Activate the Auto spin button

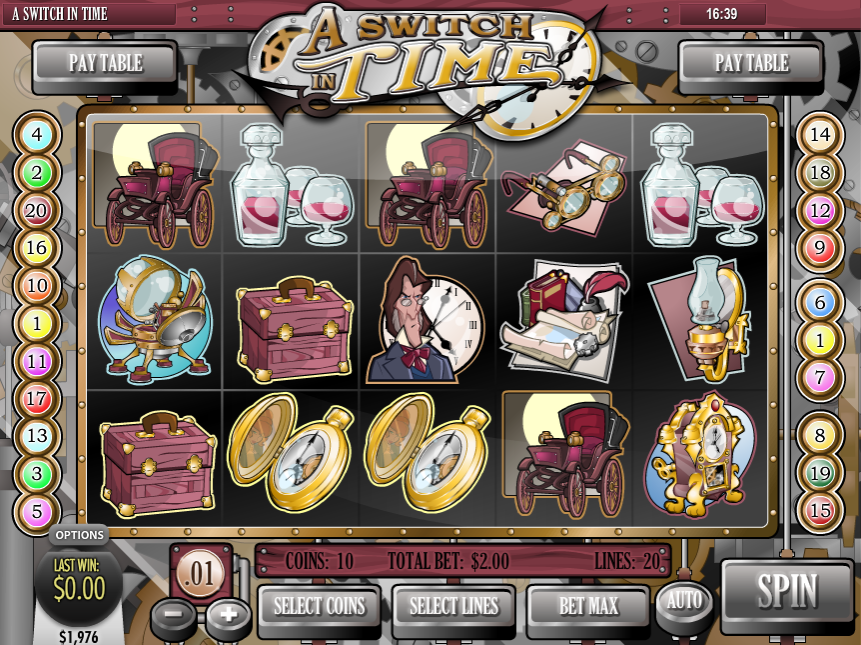pyautogui.click(x=685, y=602)
